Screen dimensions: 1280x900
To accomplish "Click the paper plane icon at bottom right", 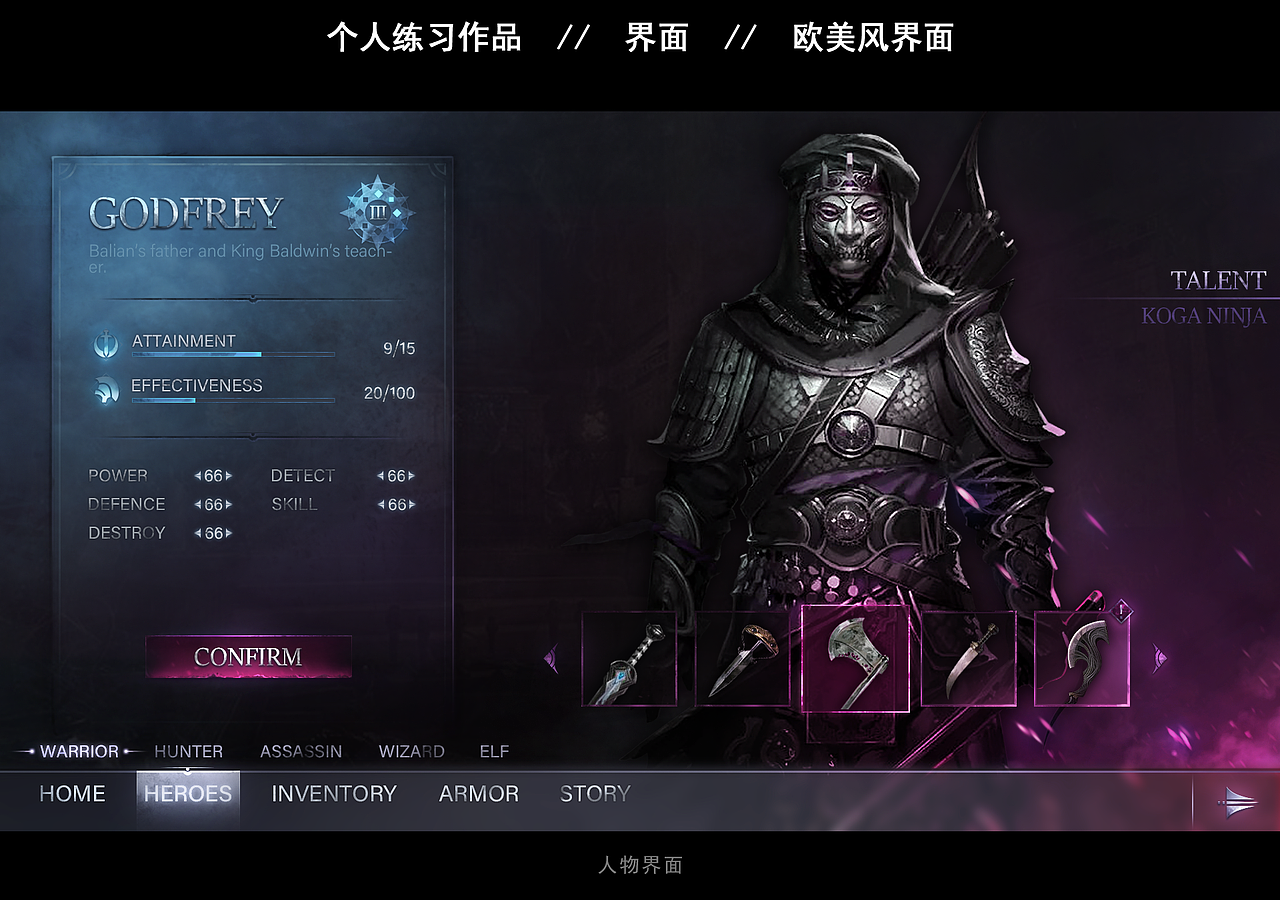I will coord(1240,802).
